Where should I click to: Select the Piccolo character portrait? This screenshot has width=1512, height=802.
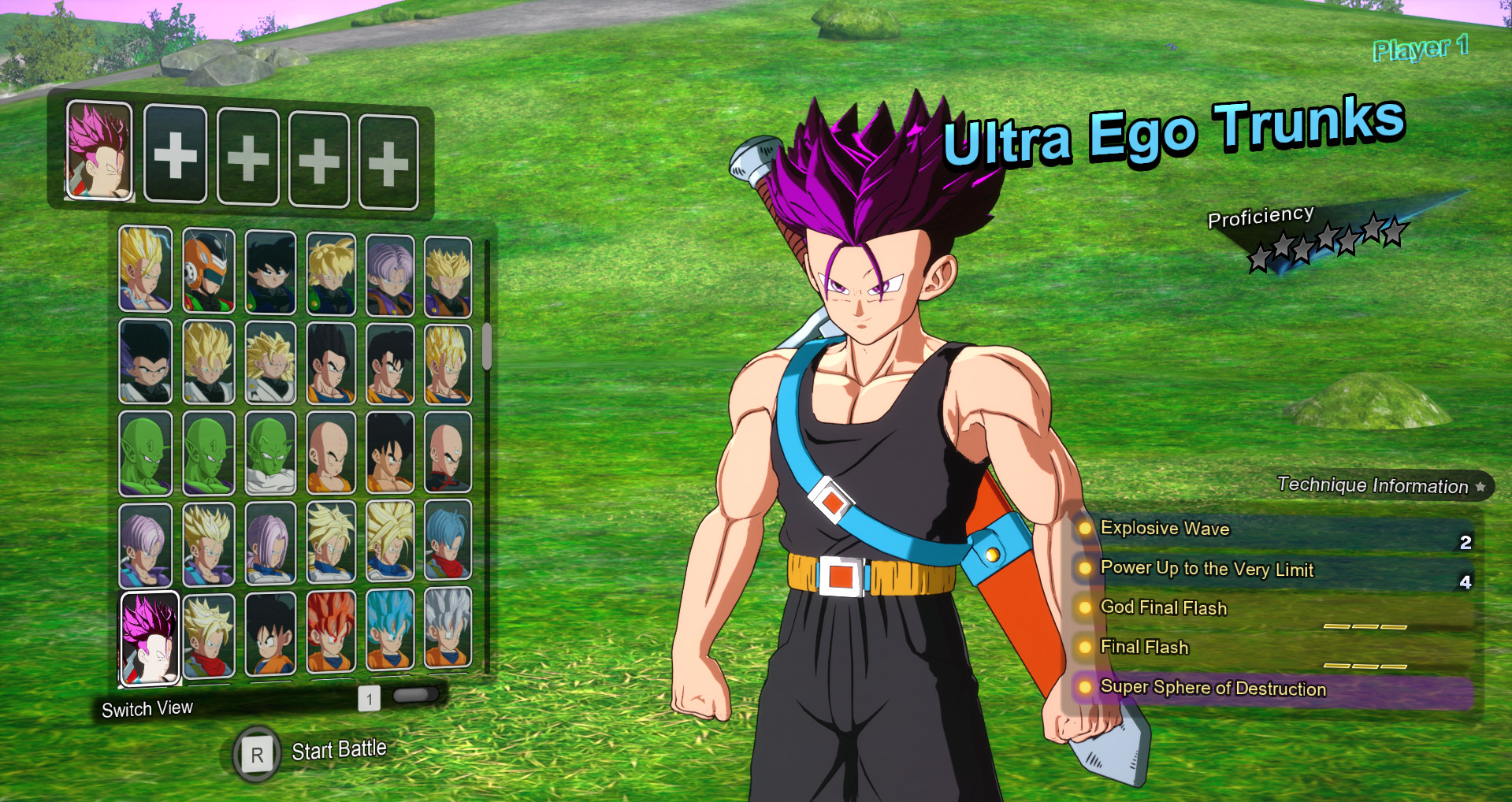tap(145, 453)
